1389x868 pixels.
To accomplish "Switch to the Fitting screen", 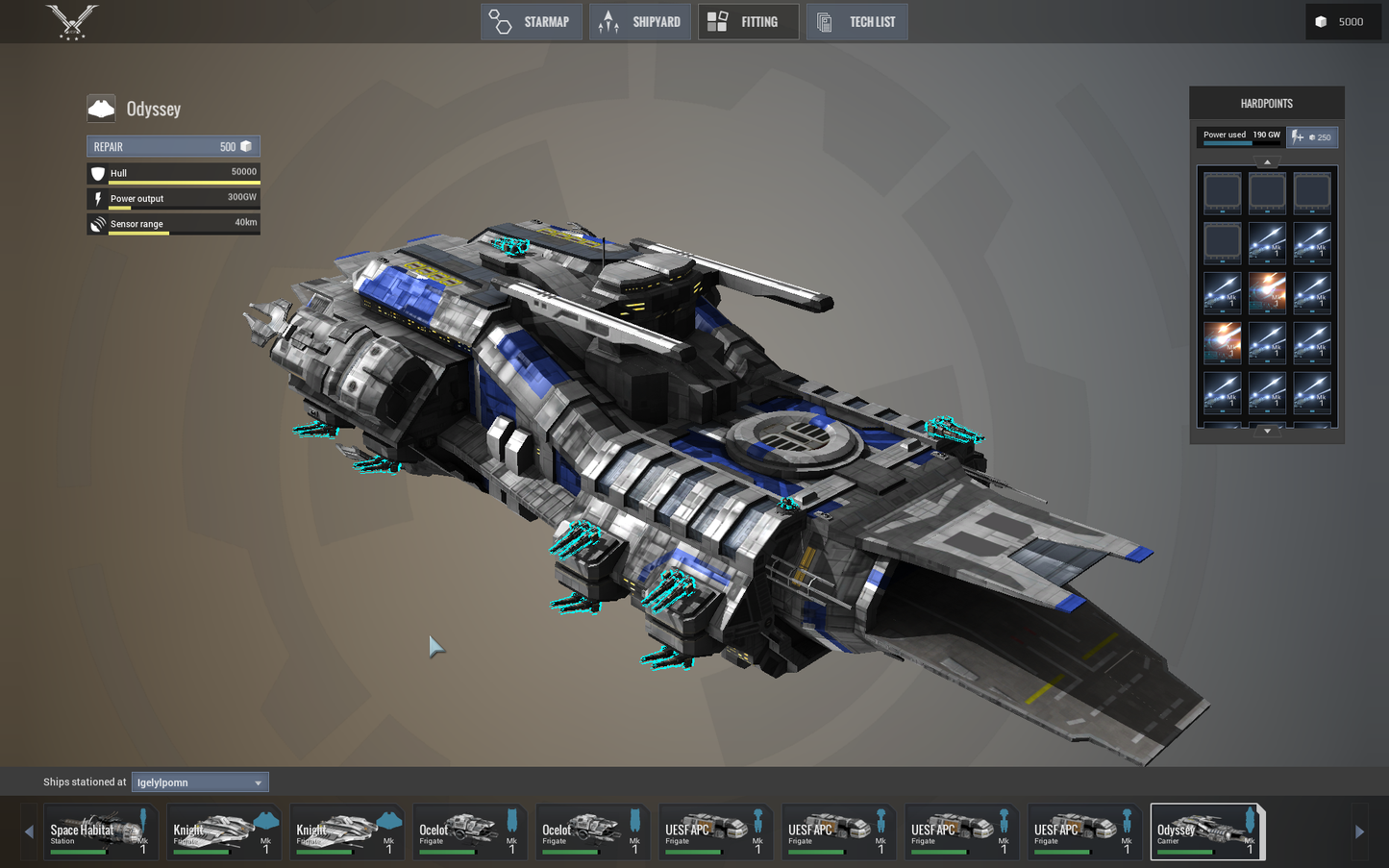I will [748, 21].
